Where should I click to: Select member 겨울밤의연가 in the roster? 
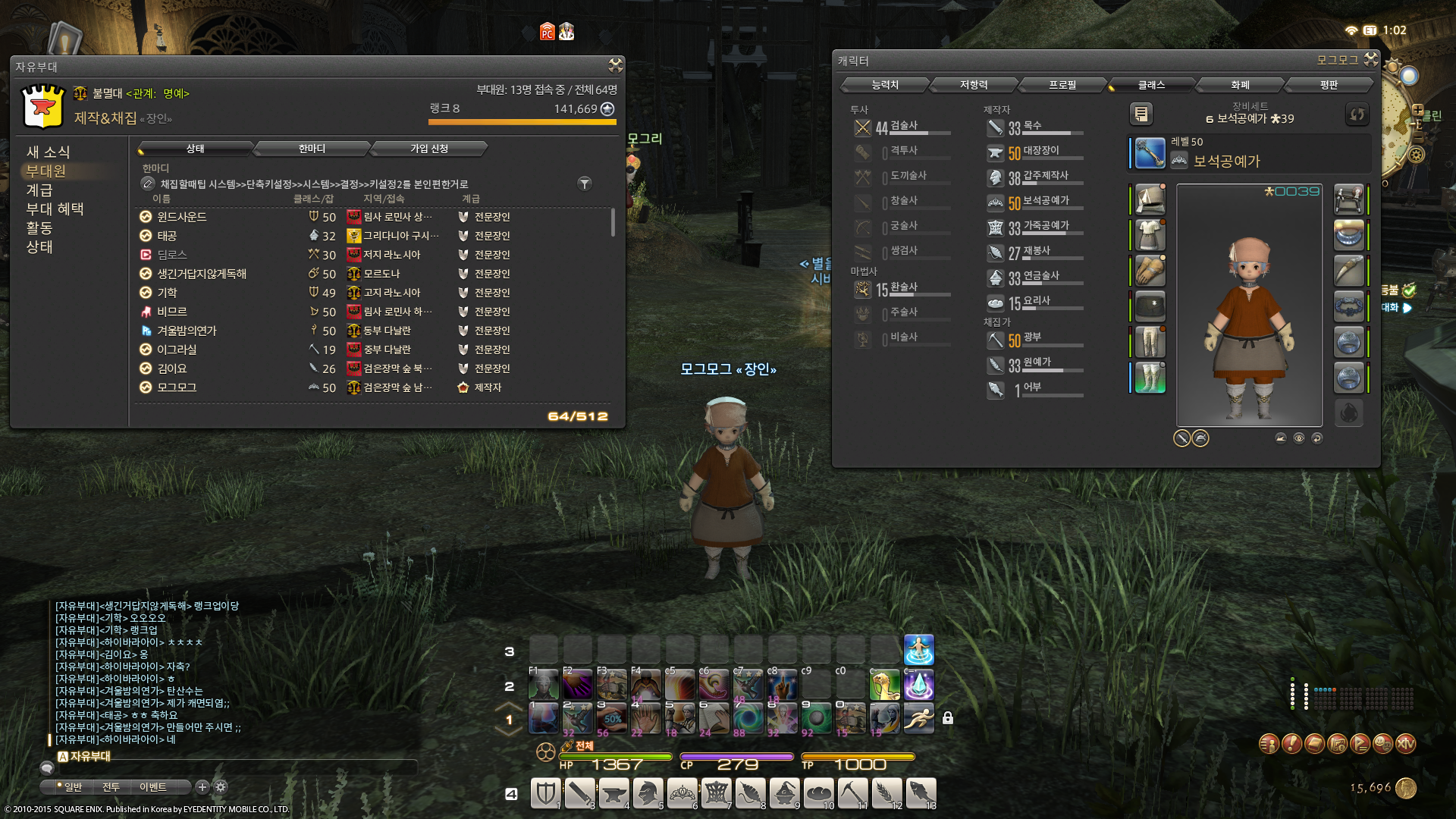(187, 331)
